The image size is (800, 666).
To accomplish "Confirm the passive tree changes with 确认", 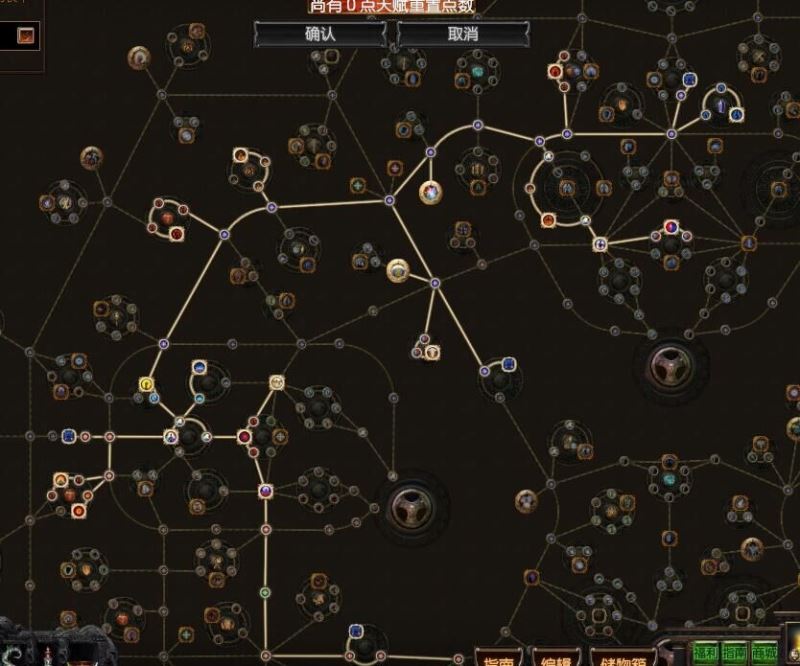I will pyautogui.click(x=320, y=34).
